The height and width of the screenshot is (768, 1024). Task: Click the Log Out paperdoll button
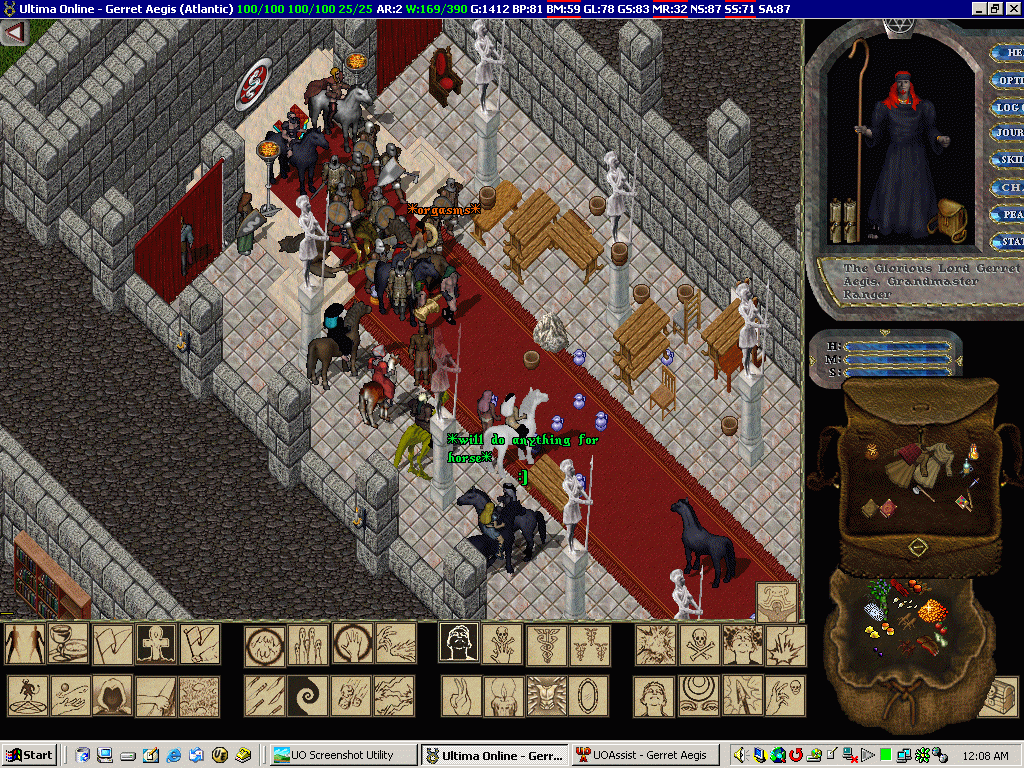pos(1007,107)
